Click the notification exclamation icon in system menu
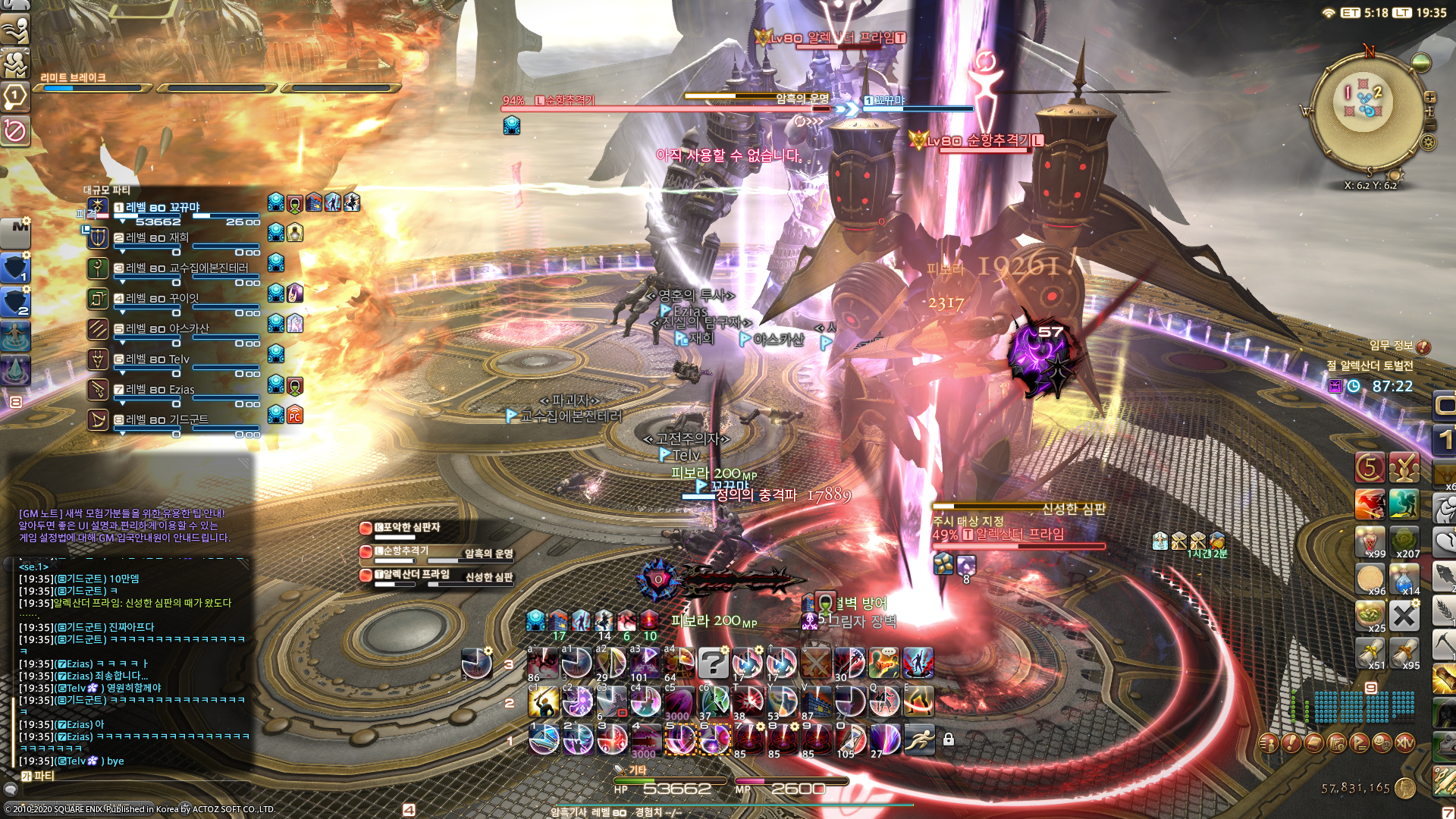Viewport: 1456px width, 819px height. [1291, 745]
